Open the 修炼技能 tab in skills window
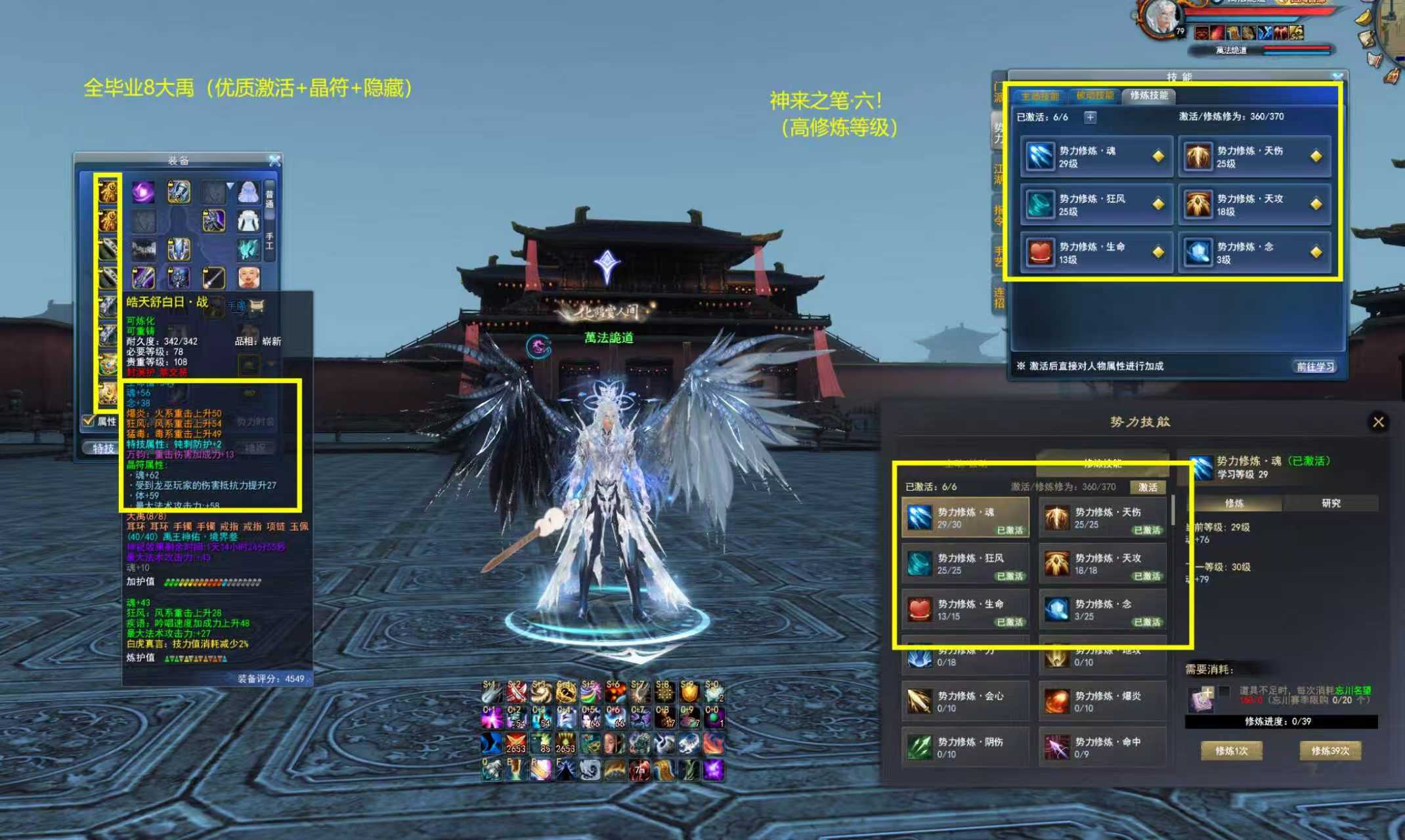The height and width of the screenshot is (840, 1405). click(1148, 96)
